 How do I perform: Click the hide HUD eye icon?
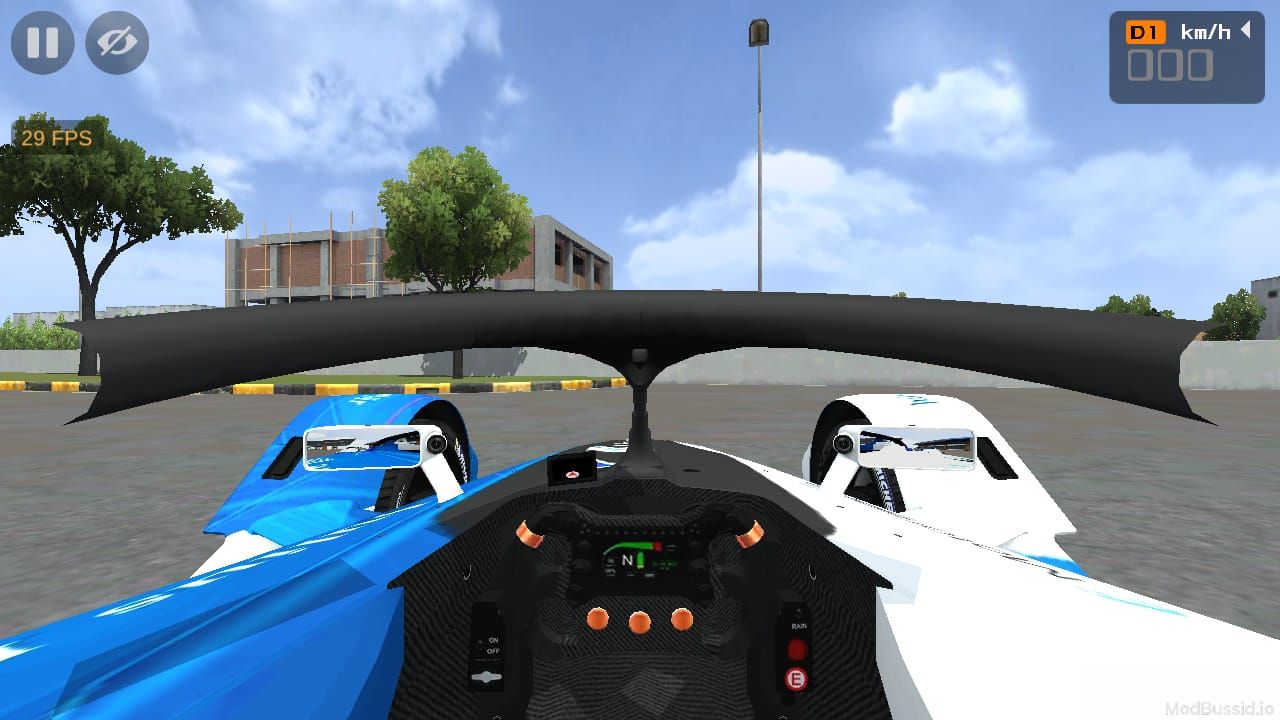(116, 42)
